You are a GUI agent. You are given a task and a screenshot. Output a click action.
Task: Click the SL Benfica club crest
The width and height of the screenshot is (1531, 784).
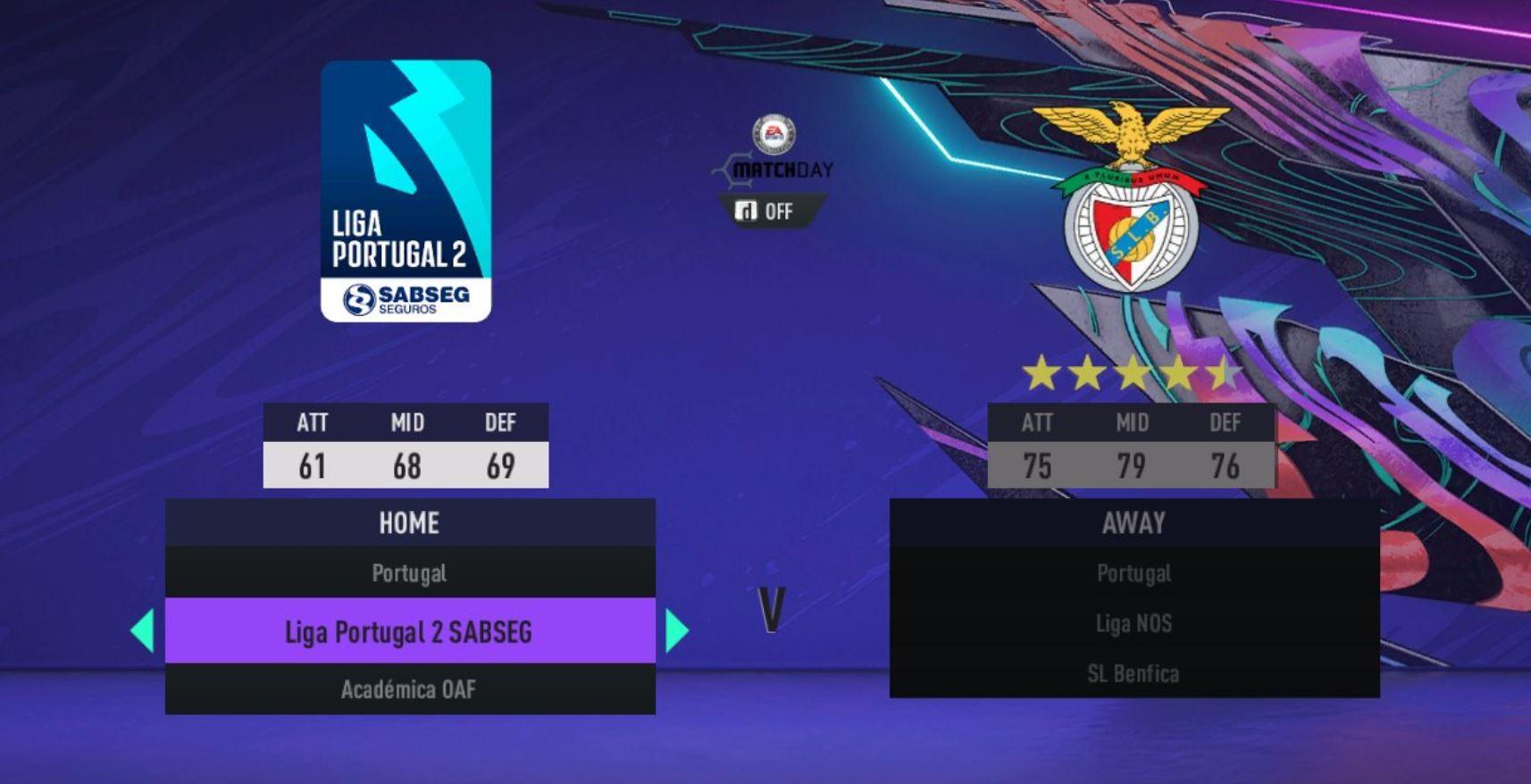(1132, 198)
